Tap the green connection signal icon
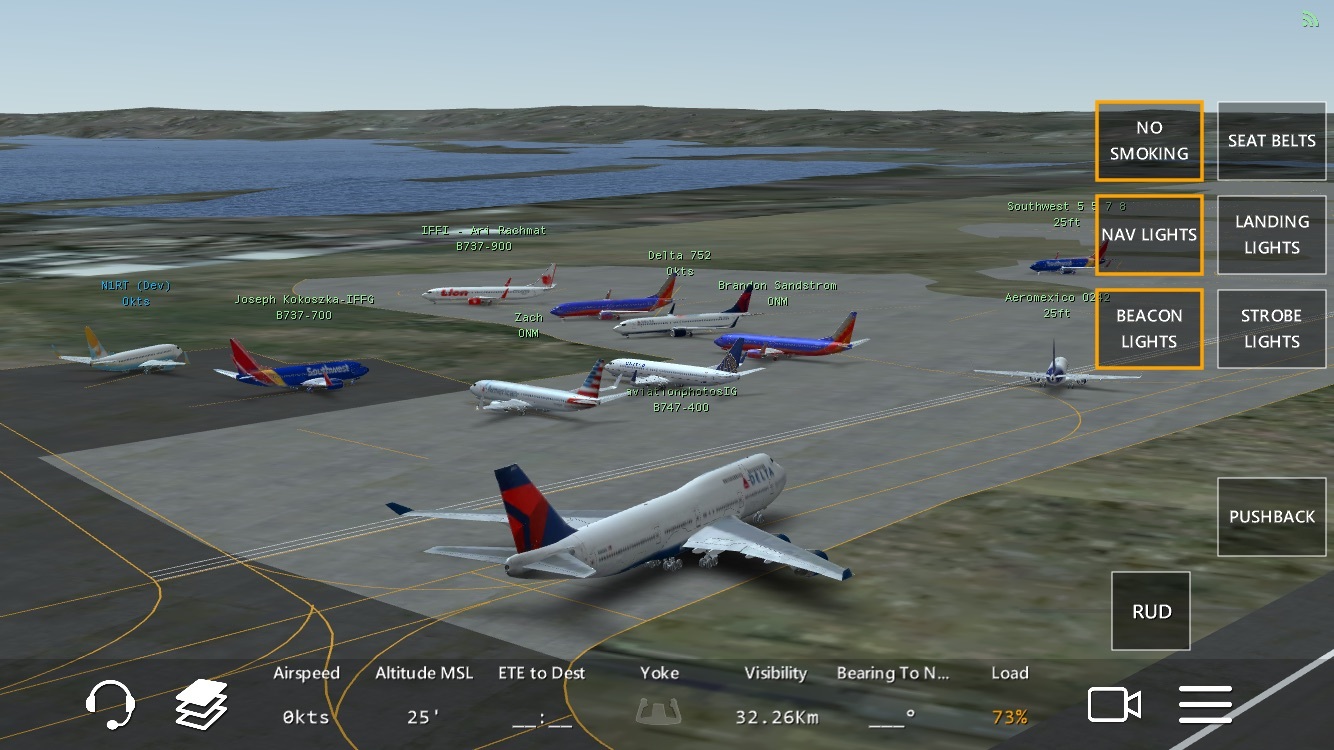 [x=1310, y=20]
